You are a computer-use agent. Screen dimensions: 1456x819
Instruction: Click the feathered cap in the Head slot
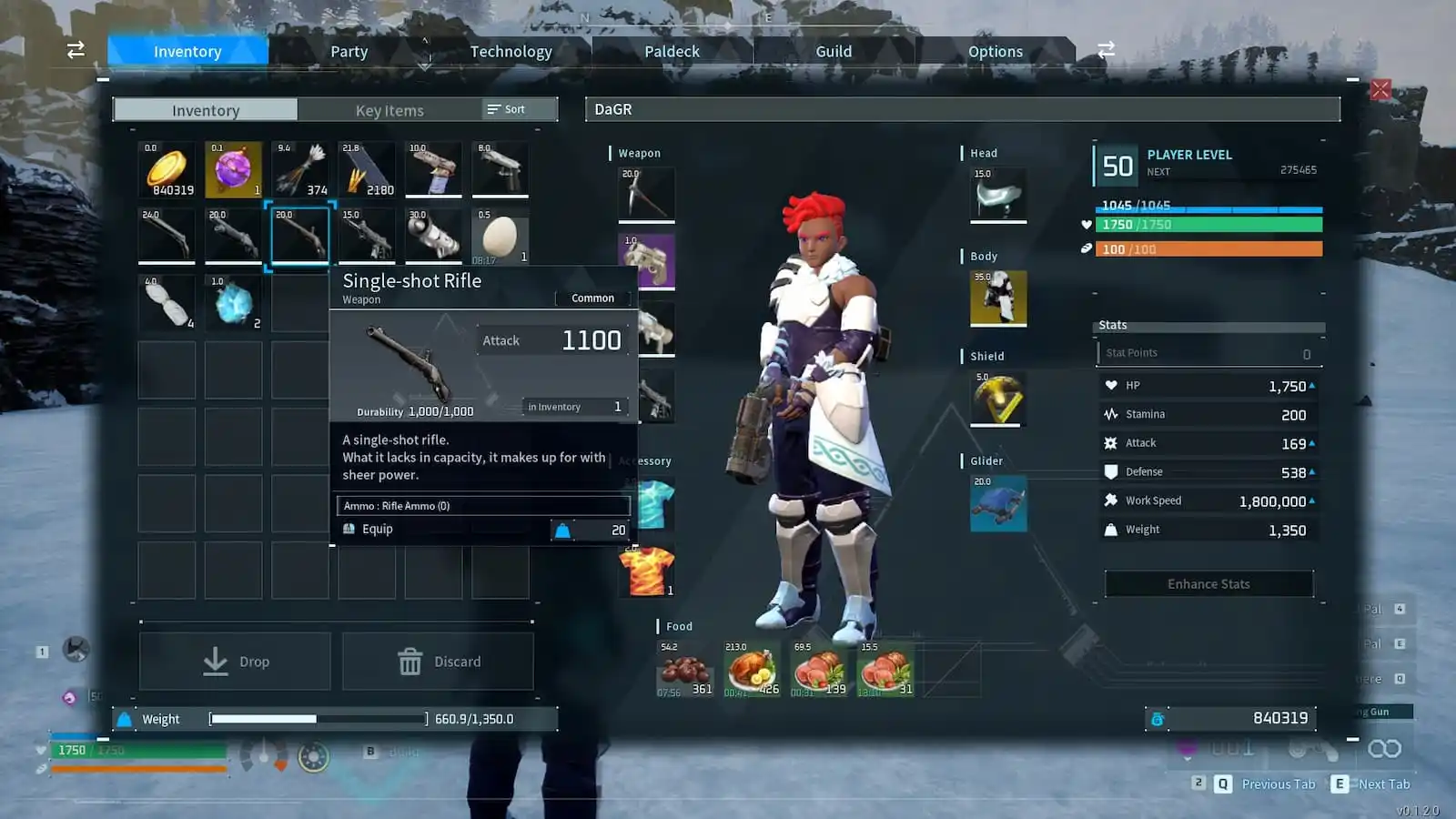(997, 195)
